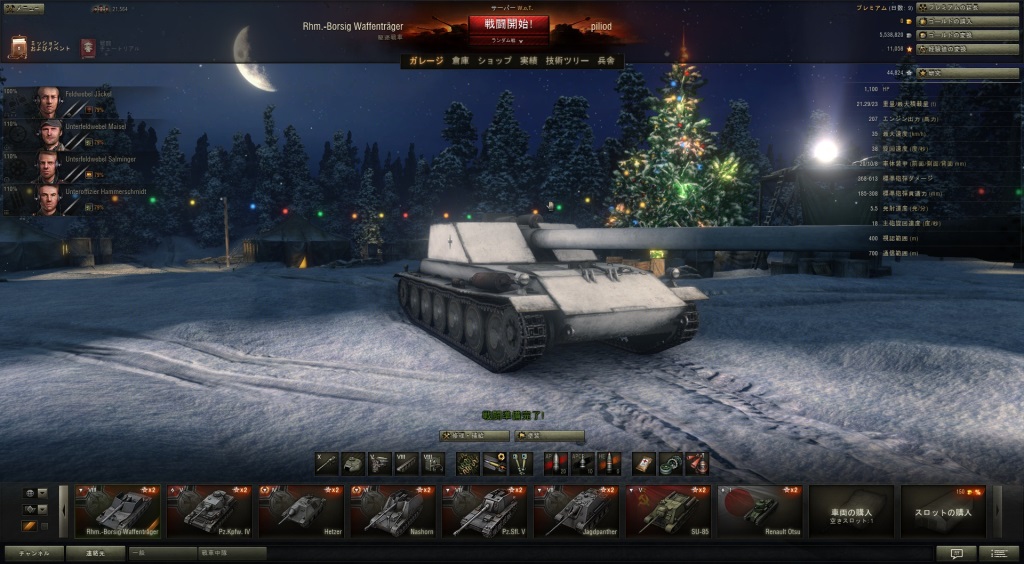Open the 修理・補給 service and resupply button
This screenshot has height=564, width=1024.
click(x=474, y=436)
